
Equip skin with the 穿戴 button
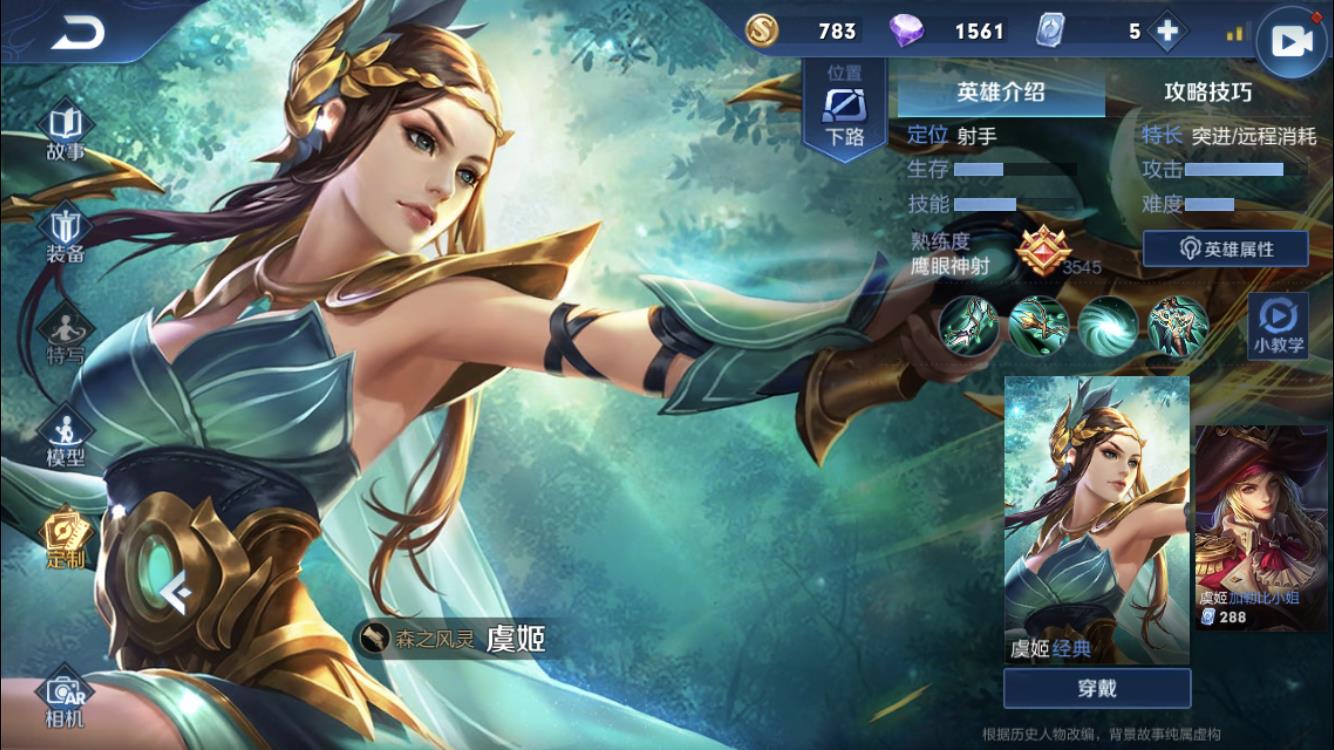pyautogui.click(x=1097, y=689)
